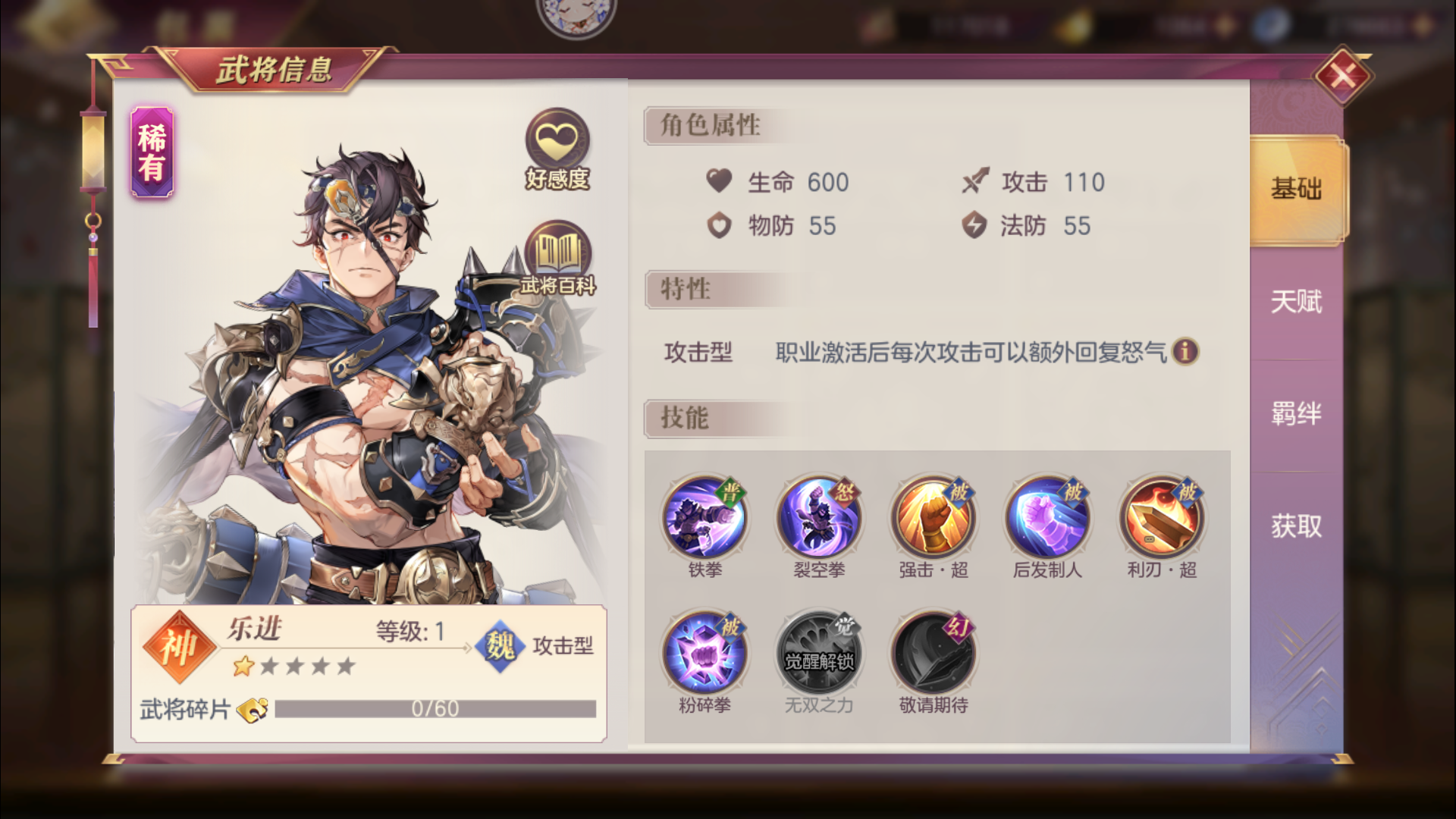
Task: Click the first star under 乐进's name
Action: point(244,666)
